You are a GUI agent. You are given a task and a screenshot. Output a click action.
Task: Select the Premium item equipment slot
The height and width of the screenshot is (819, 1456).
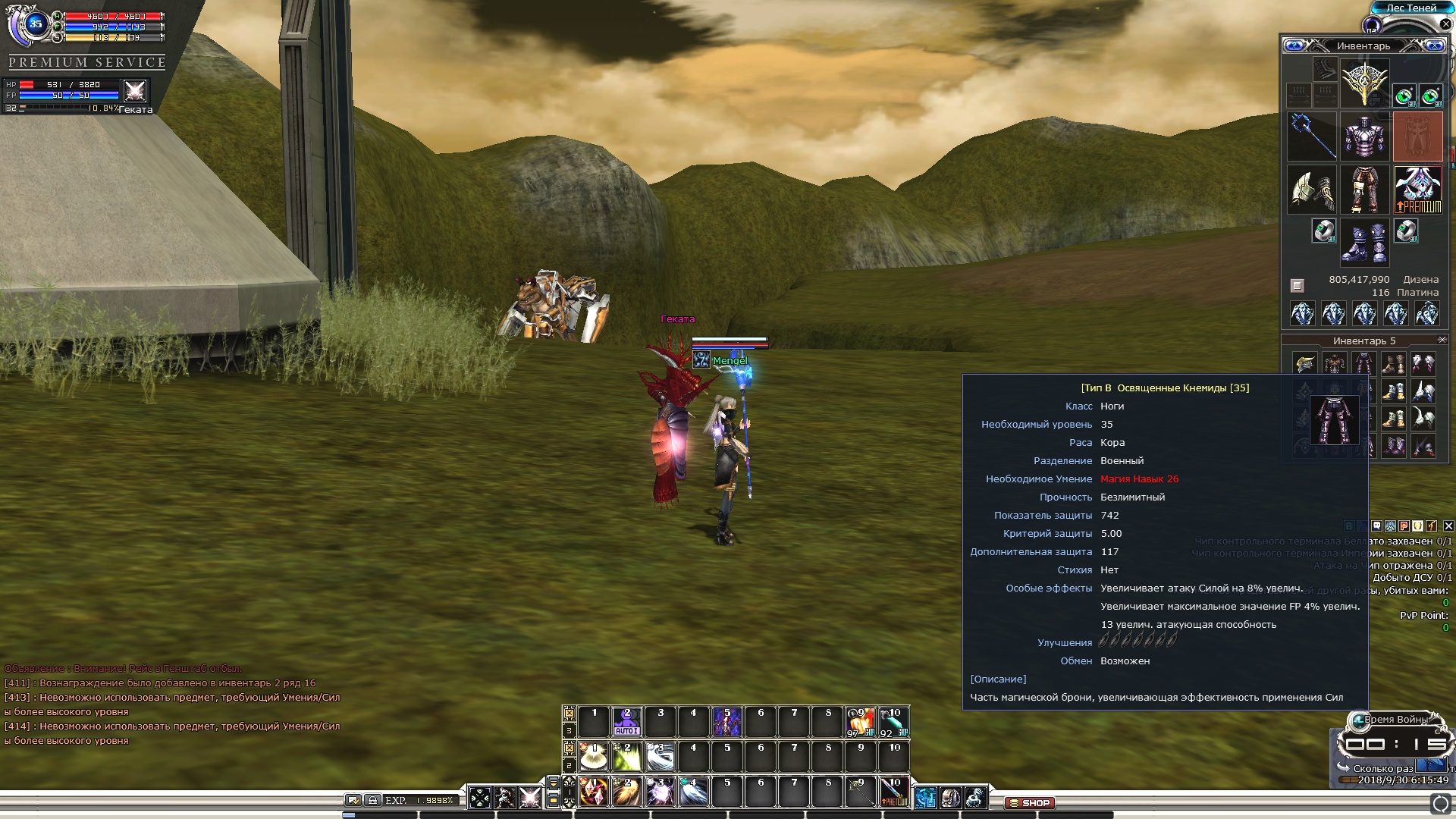coord(1417,190)
